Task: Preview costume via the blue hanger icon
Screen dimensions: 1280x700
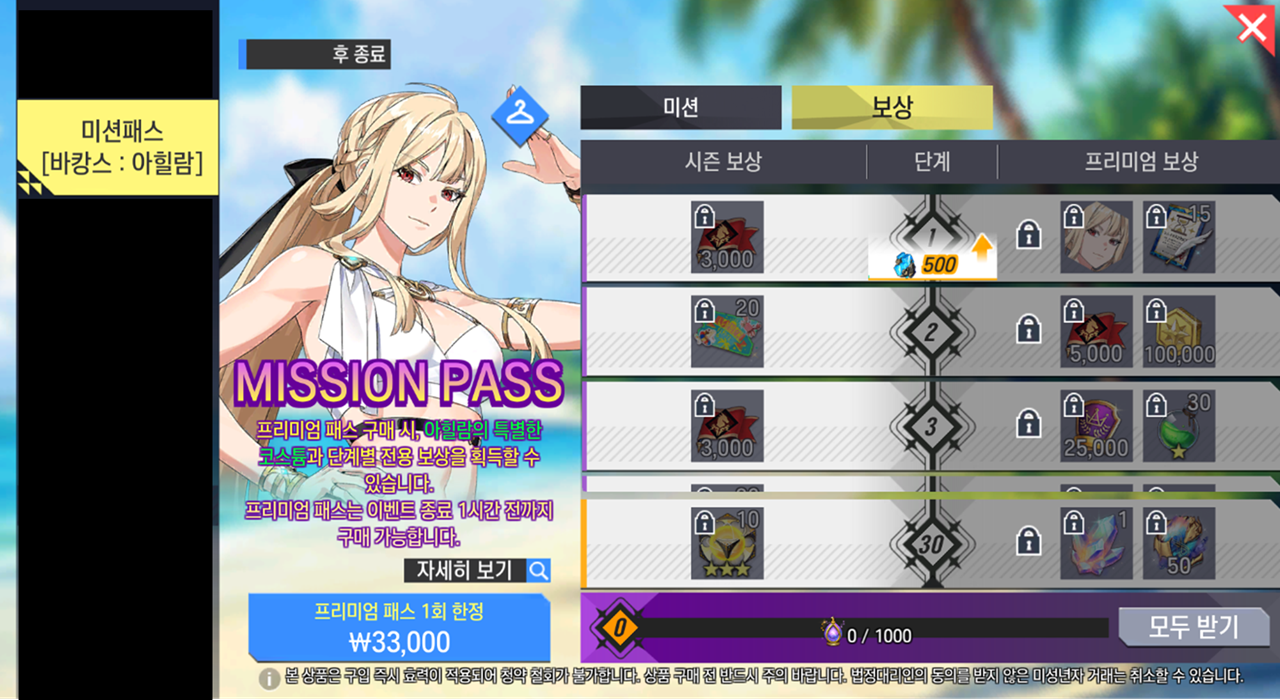Action: tap(519, 114)
